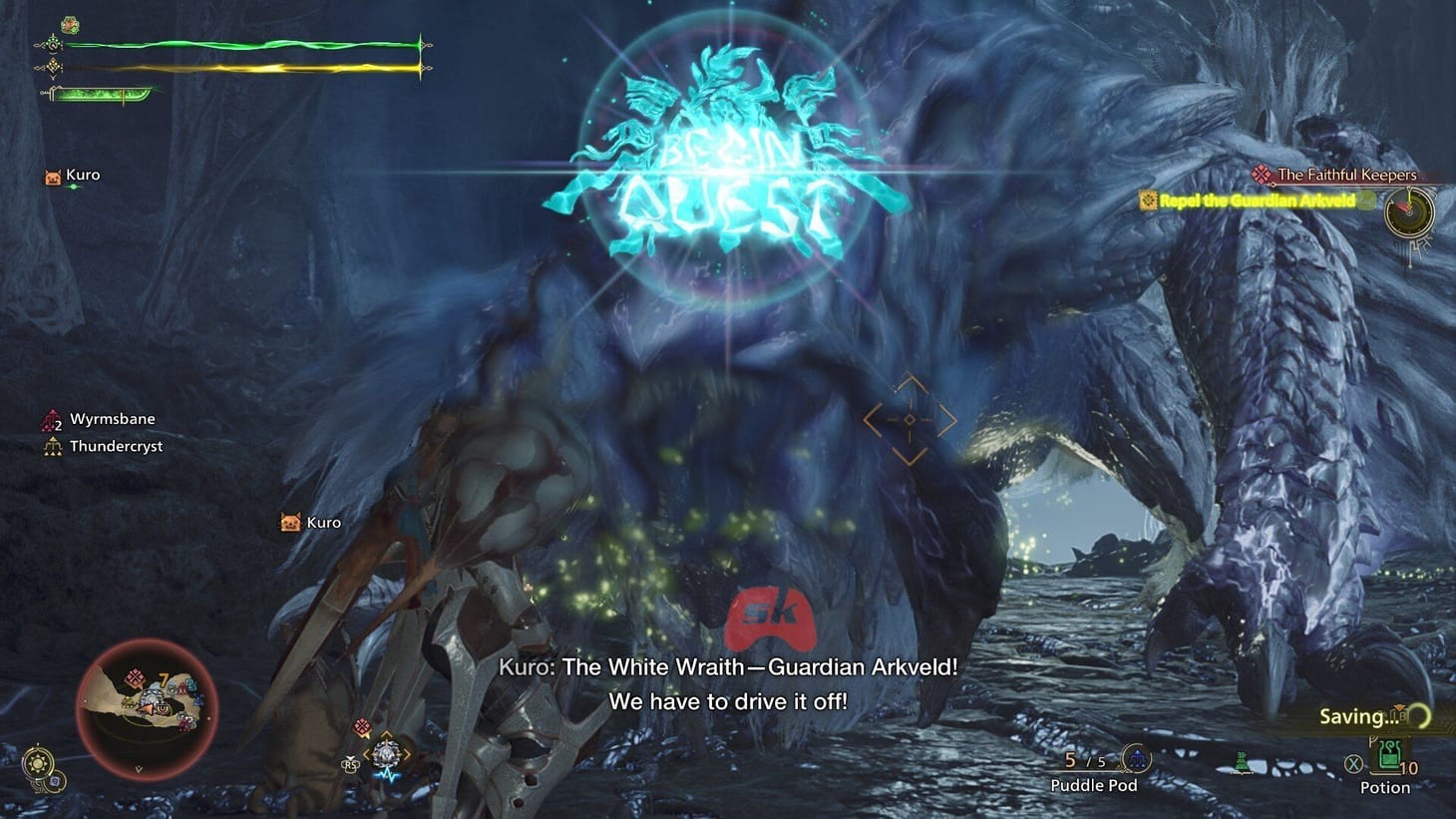Click the Repel the Guardian Arkveld objective text
The height and width of the screenshot is (819, 1456).
tap(1259, 201)
